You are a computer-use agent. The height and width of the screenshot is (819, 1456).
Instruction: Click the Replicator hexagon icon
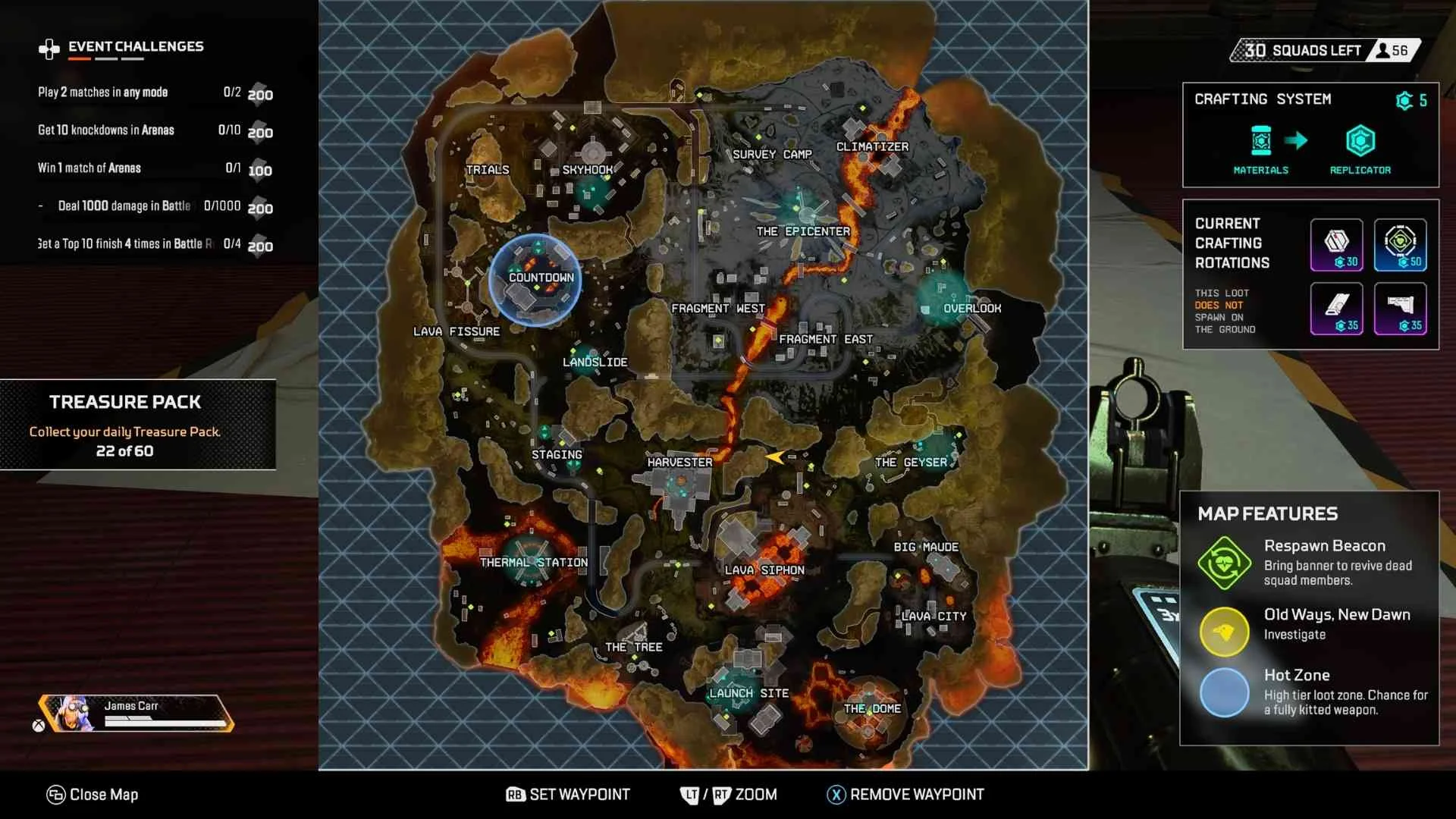[x=1361, y=140]
